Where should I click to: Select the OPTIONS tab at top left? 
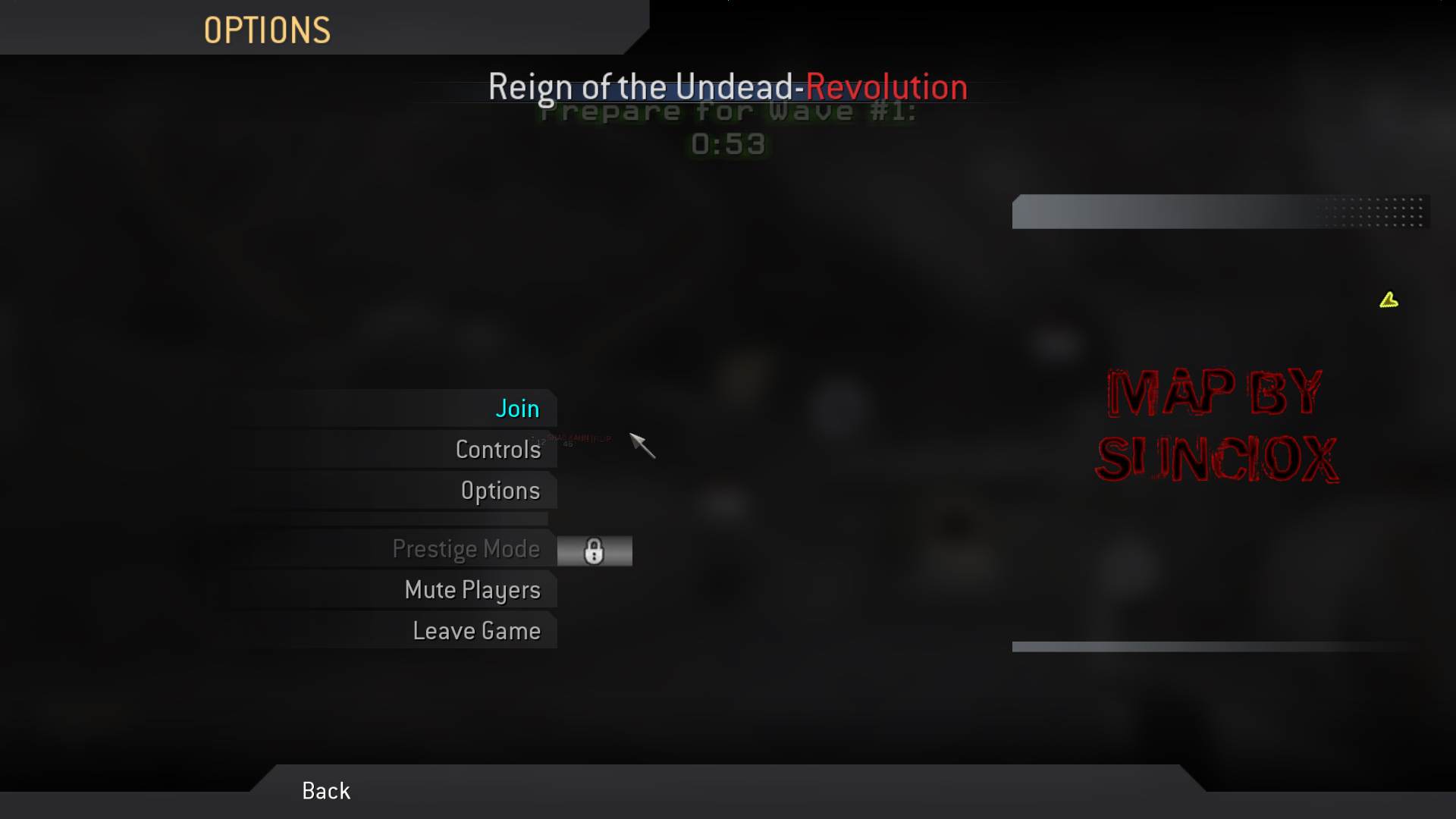coord(267,29)
